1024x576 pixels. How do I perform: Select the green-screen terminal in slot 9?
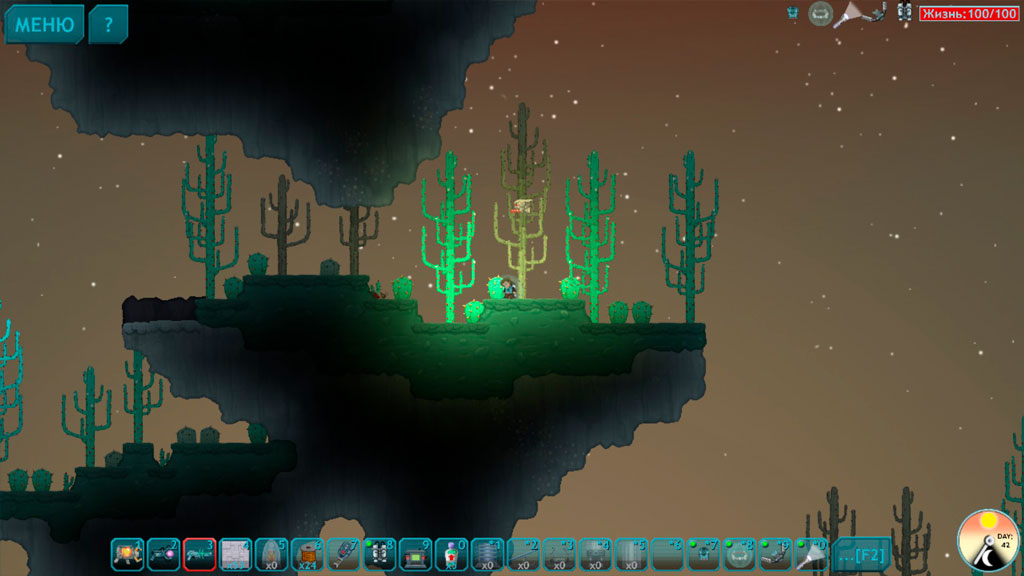click(416, 553)
